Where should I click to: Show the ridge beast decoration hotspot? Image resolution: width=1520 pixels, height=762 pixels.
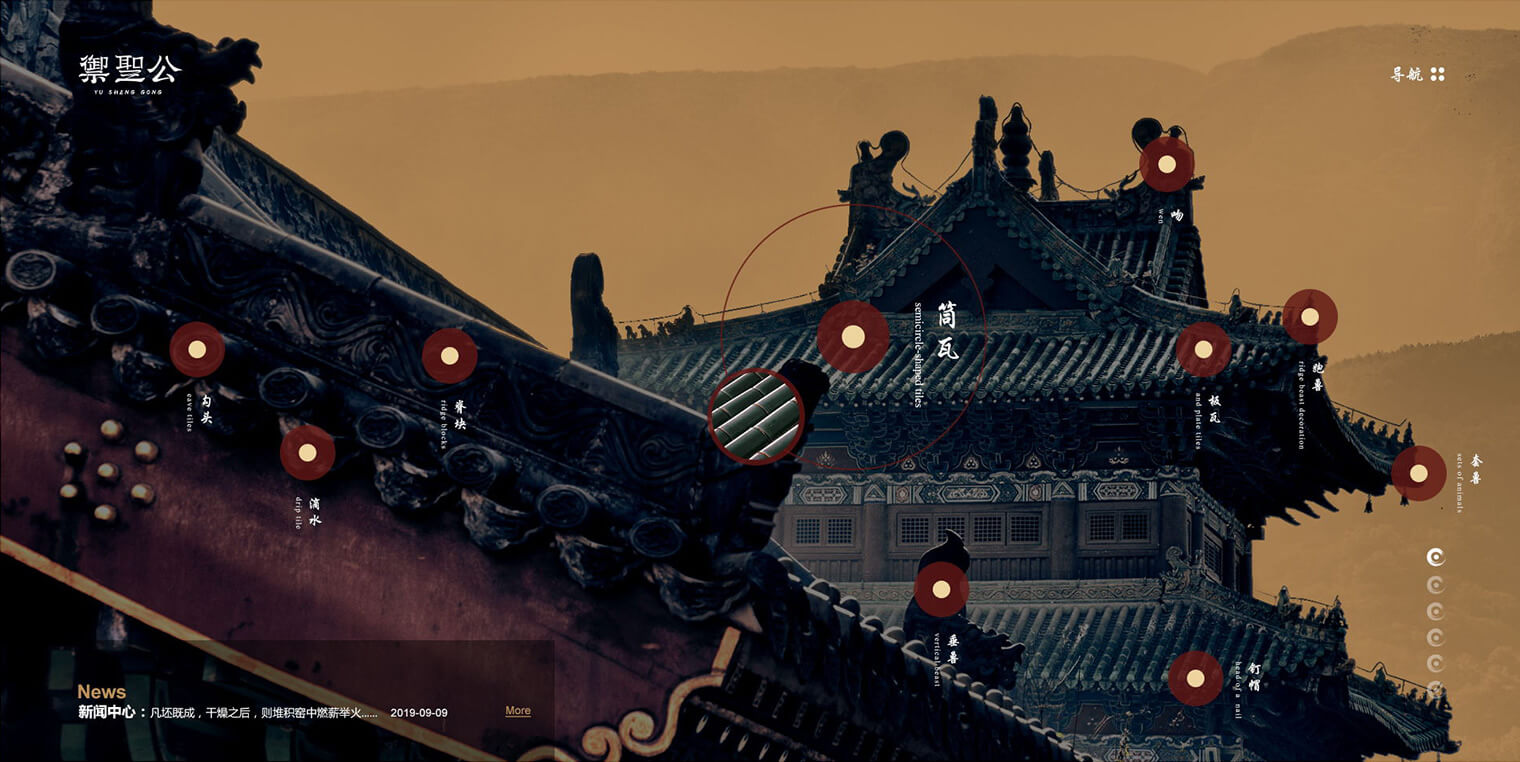coord(1310,317)
